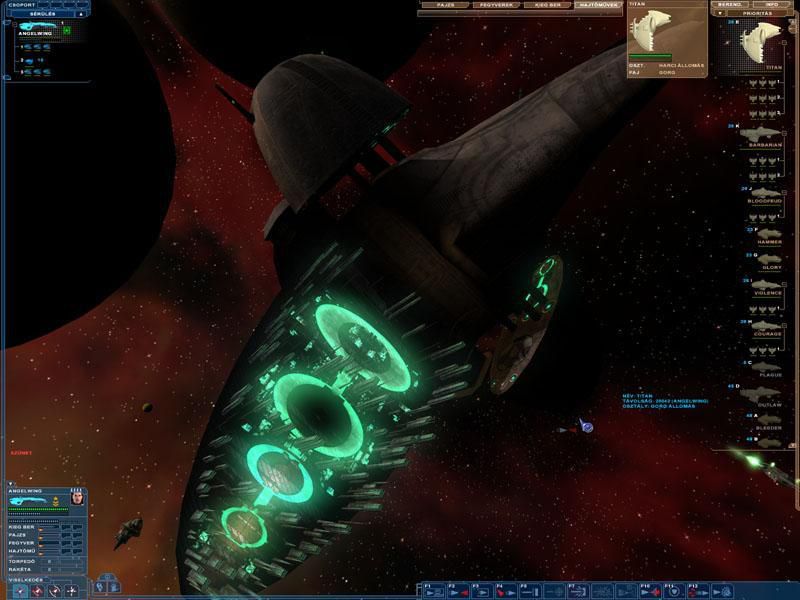Target the Violence ship entry
This screenshot has width=800, height=600.
(765, 285)
